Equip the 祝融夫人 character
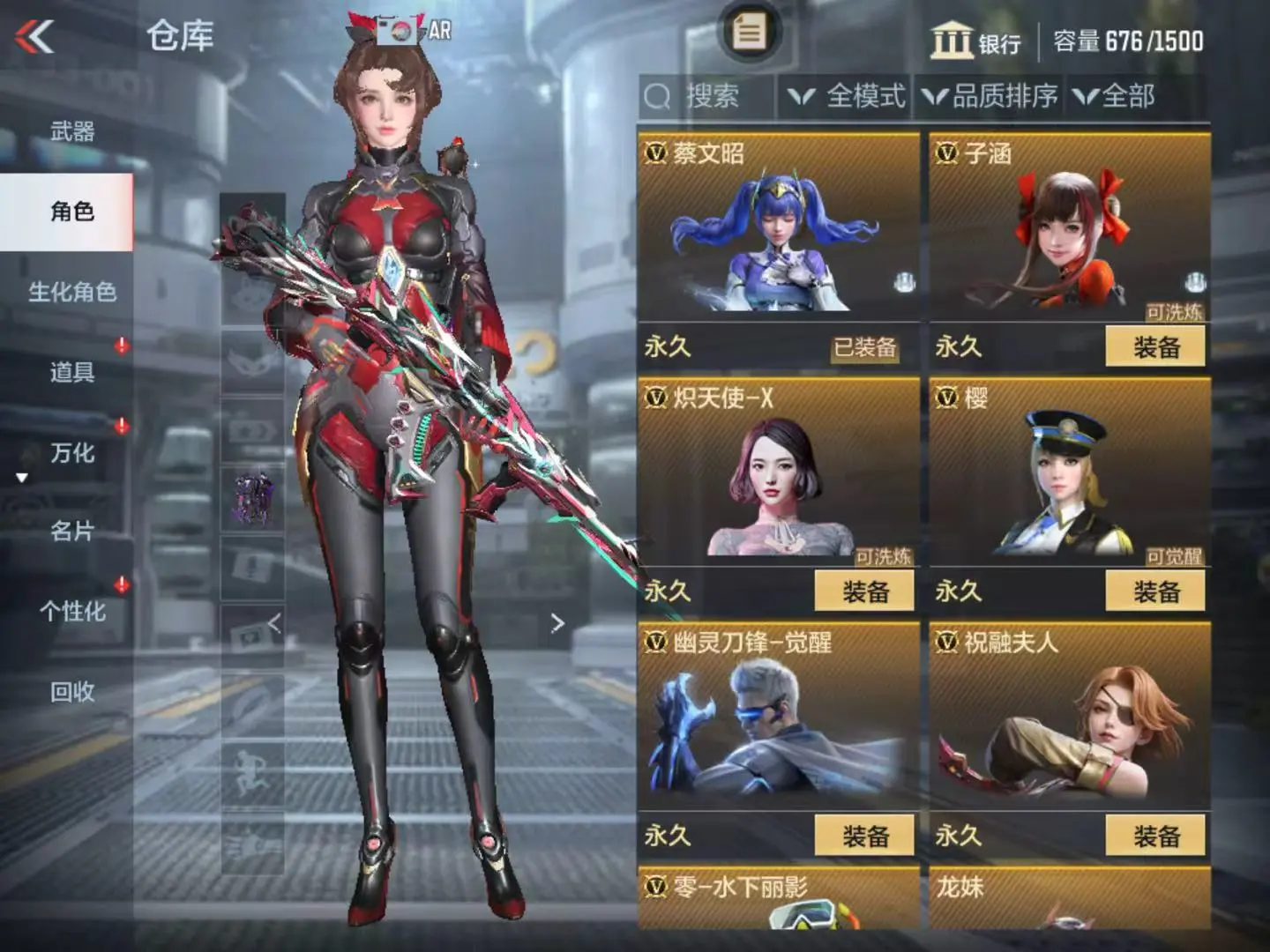 coord(1155,836)
